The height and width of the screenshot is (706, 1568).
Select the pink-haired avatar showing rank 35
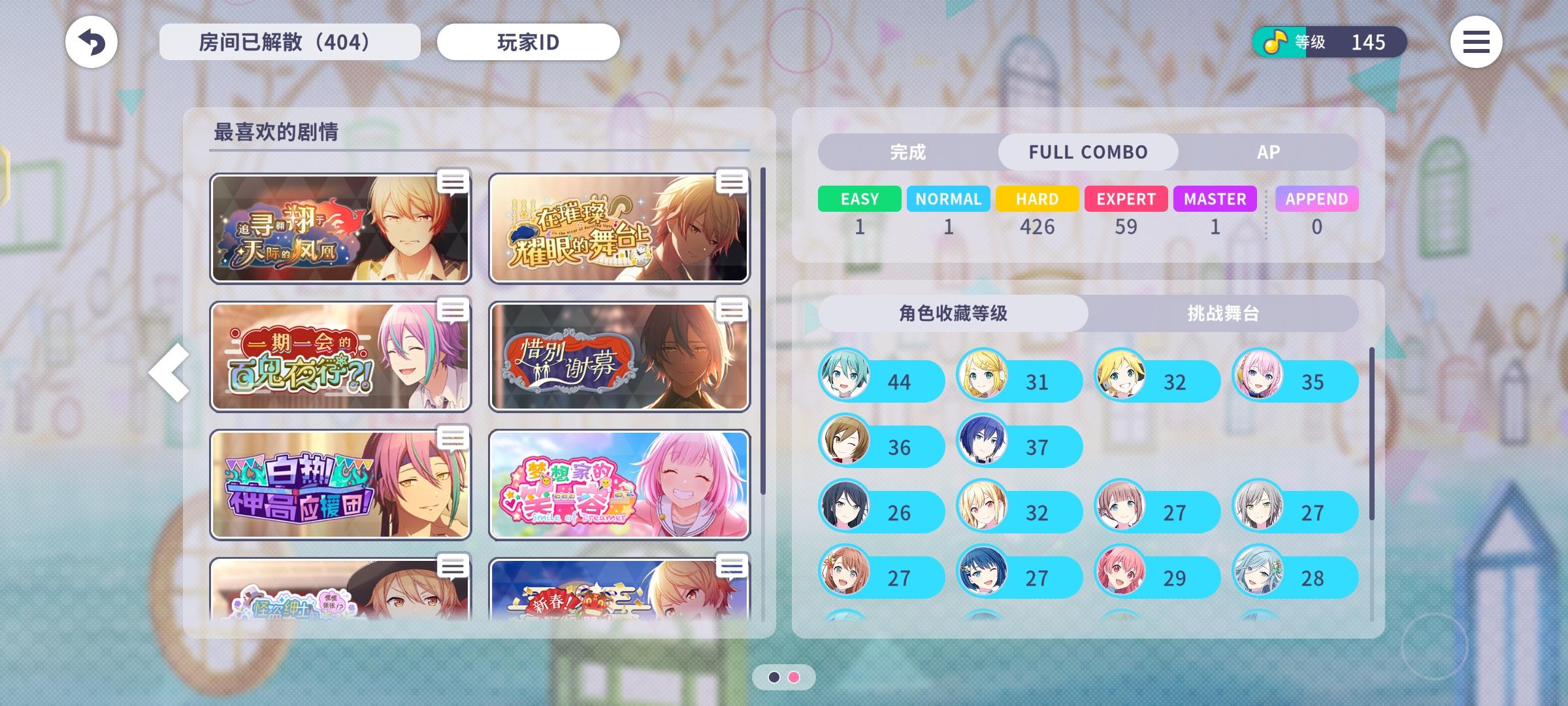1260,380
